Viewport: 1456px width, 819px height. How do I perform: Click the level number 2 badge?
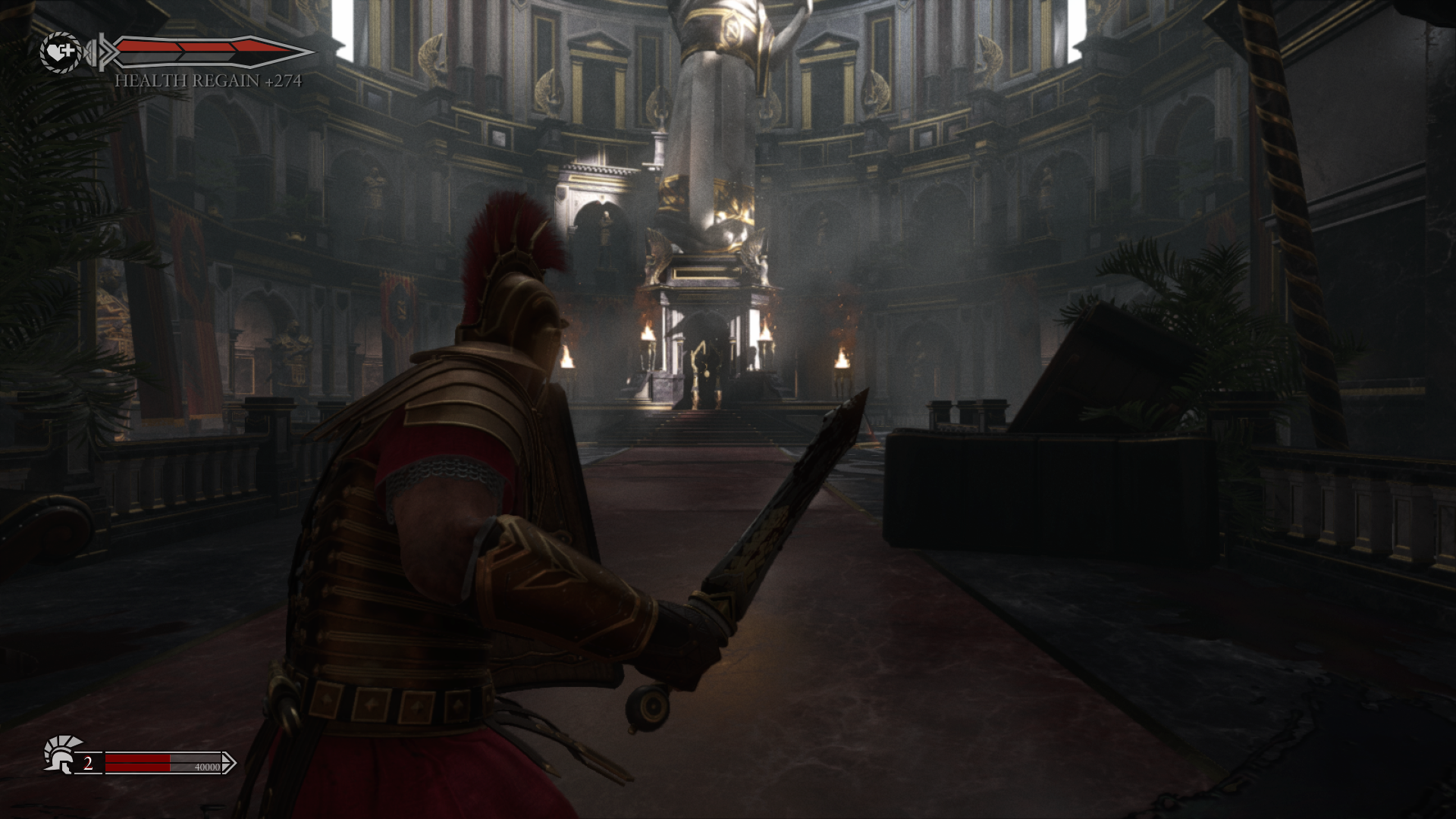88,761
